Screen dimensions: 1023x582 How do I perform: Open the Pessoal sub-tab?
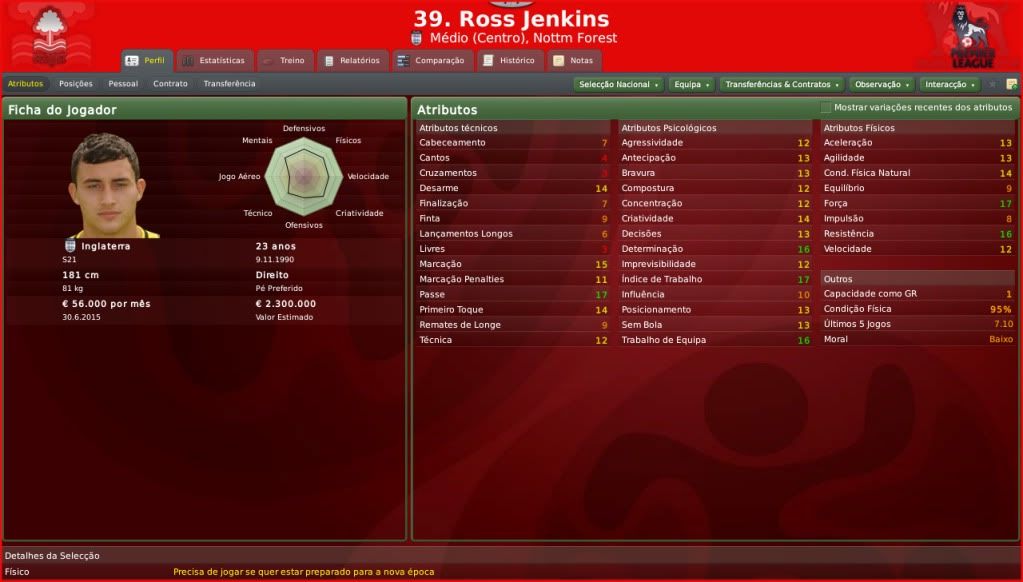click(123, 84)
